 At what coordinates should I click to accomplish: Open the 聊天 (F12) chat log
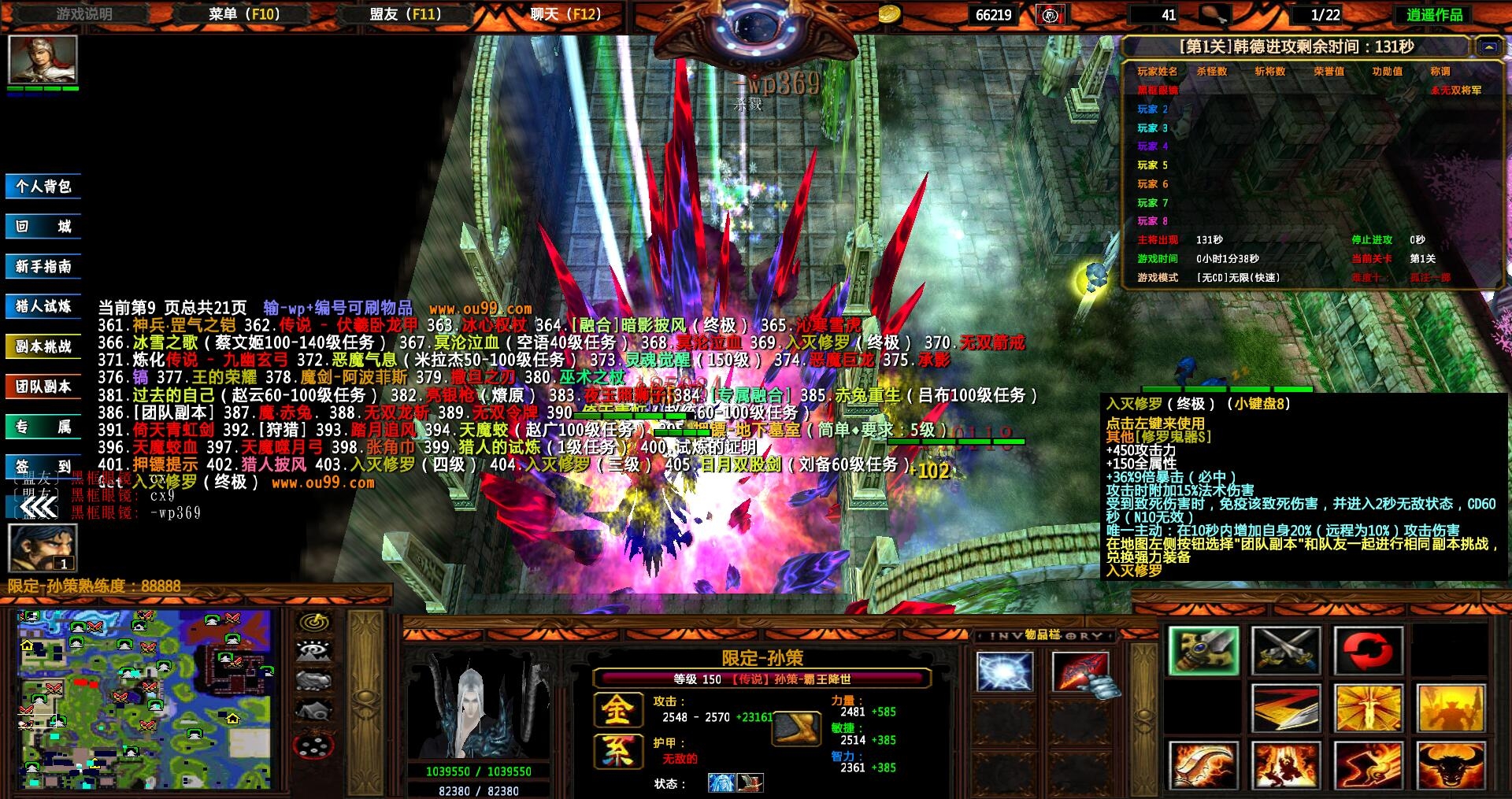(x=565, y=14)
